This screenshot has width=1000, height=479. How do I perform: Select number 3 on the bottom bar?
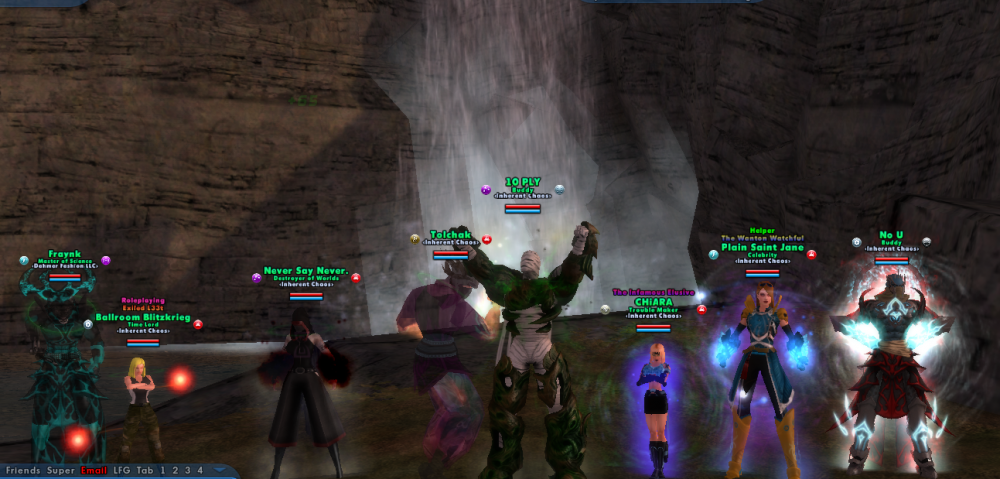pyautogui.click(x=187, y=470)
